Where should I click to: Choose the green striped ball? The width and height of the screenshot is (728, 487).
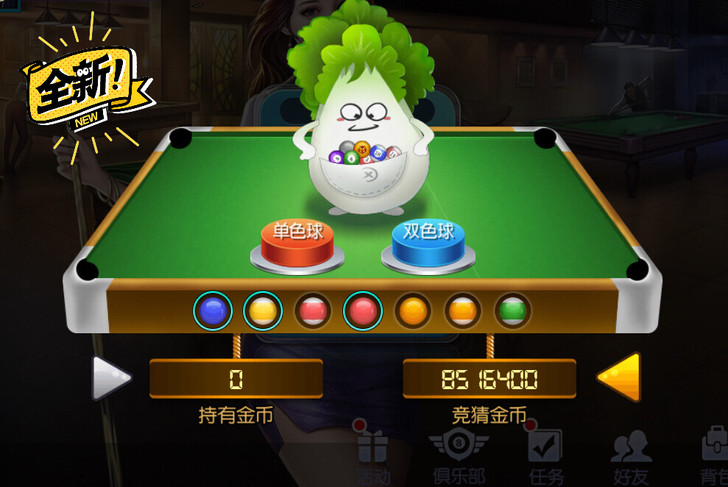[512, 311]
